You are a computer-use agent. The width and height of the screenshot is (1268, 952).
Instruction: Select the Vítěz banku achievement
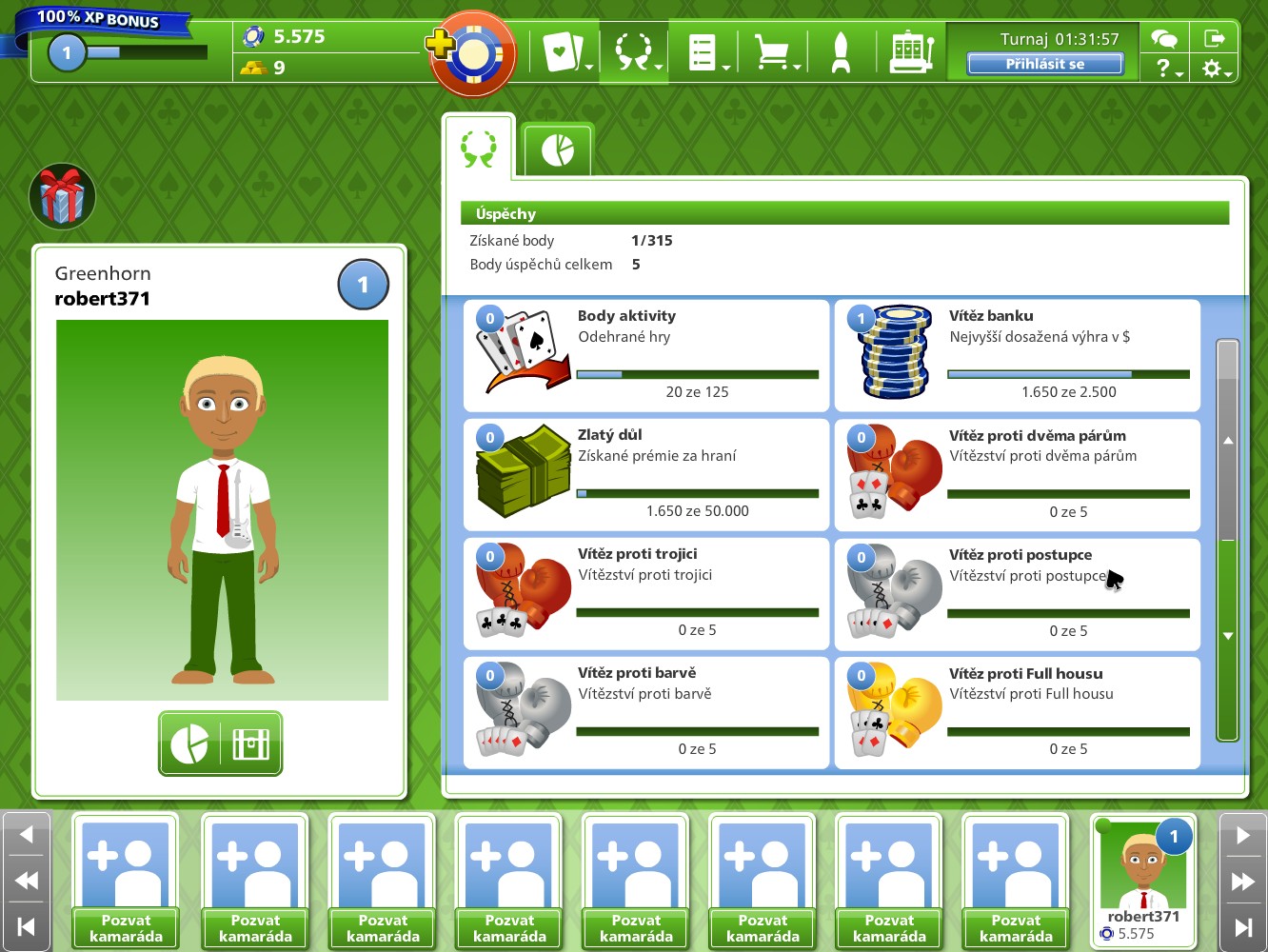(x=1017, y=355)
